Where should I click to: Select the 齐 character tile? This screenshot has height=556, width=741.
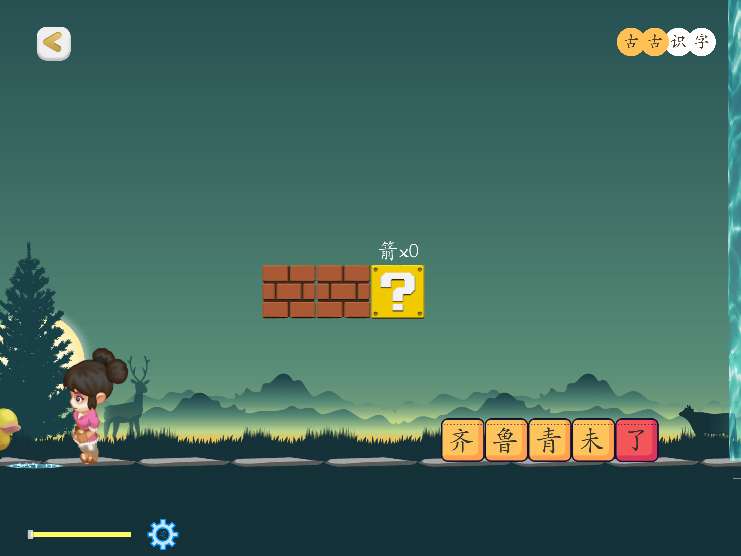pyautogui.click(x=462, y=440)
